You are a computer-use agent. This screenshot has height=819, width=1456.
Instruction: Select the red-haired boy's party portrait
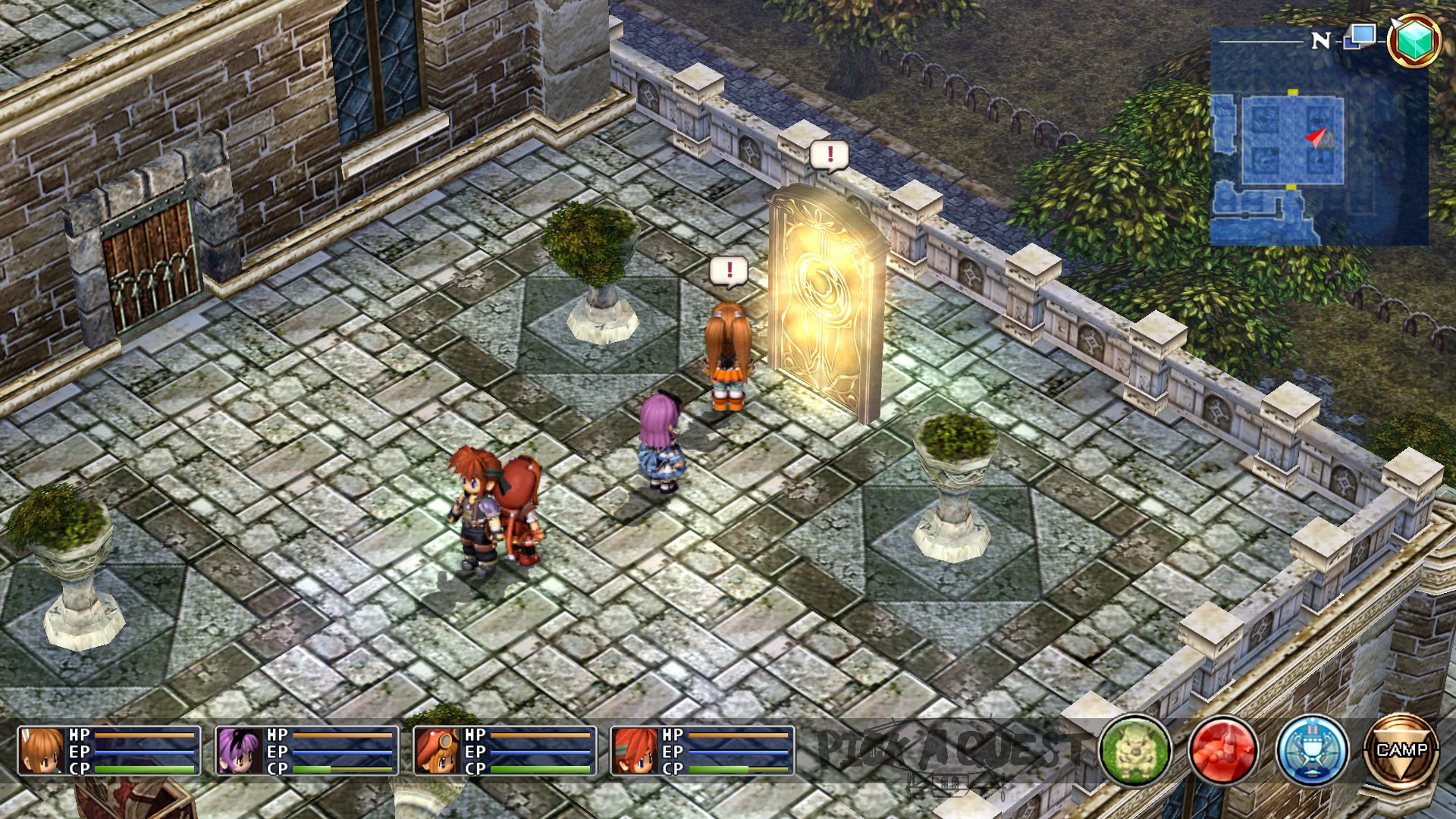635,751
